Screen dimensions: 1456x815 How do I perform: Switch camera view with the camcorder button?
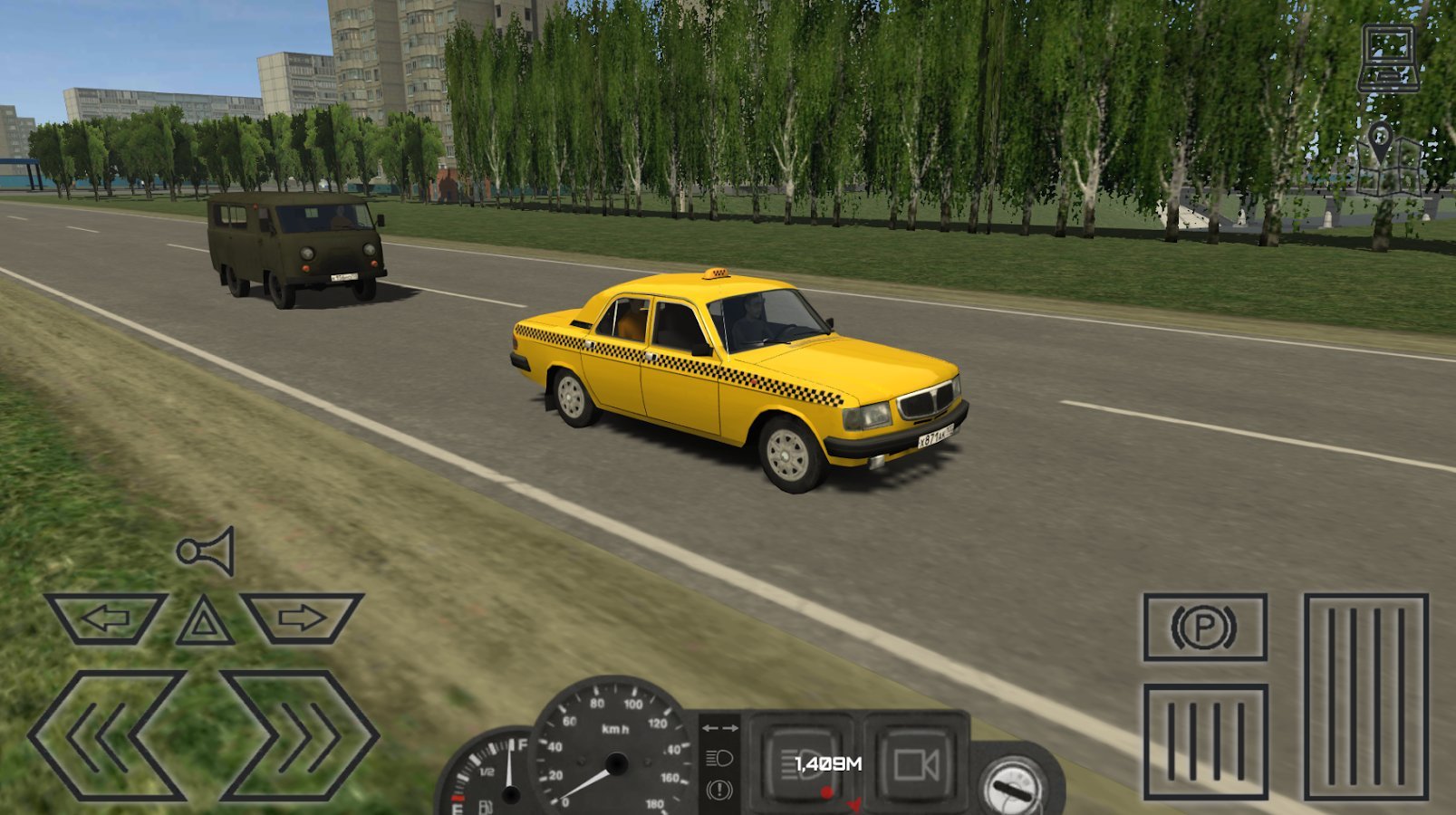pyautogui.click(x=914, y=762)
